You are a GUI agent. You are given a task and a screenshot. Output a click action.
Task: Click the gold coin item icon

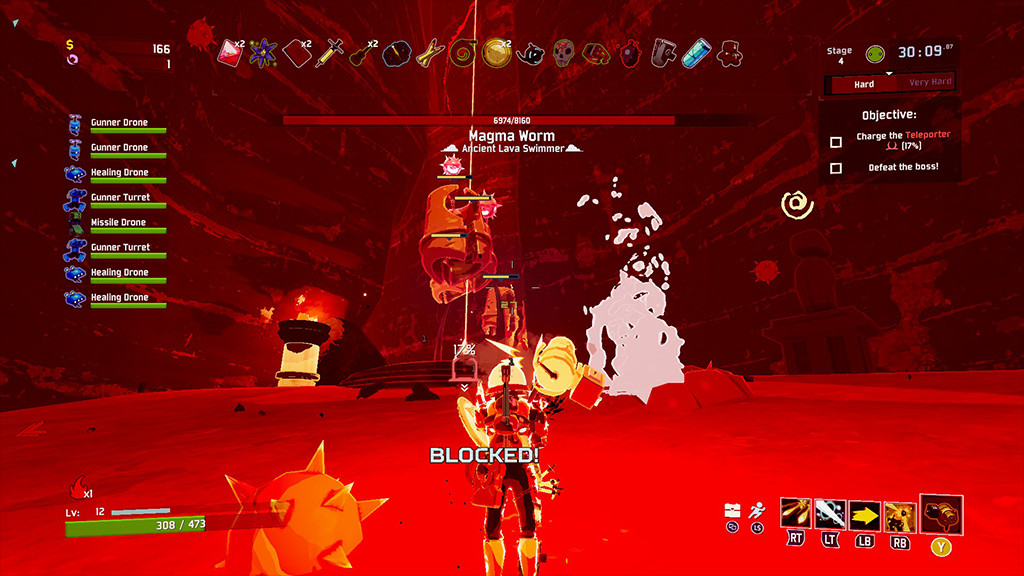tap(496, 53)
